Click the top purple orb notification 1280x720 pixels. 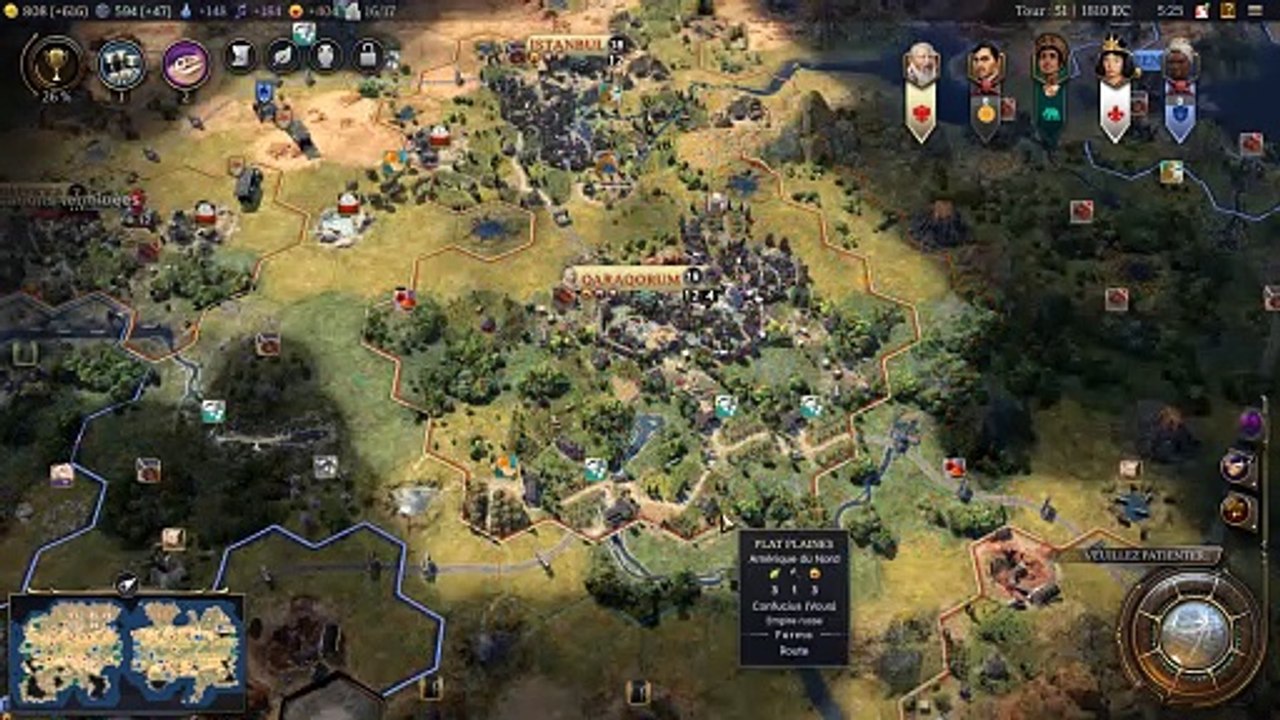click(x=1251, y=422)
